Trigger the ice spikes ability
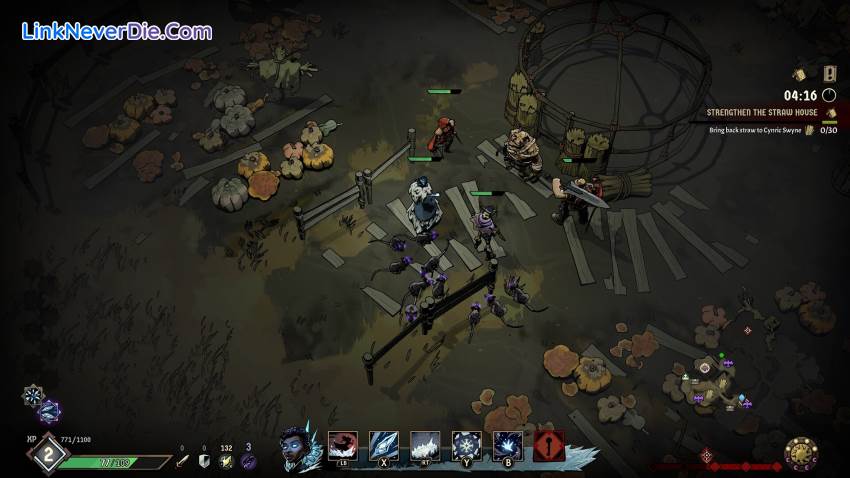Image resolution: width=850 pixels, height=478 pixels. (425, 445)
